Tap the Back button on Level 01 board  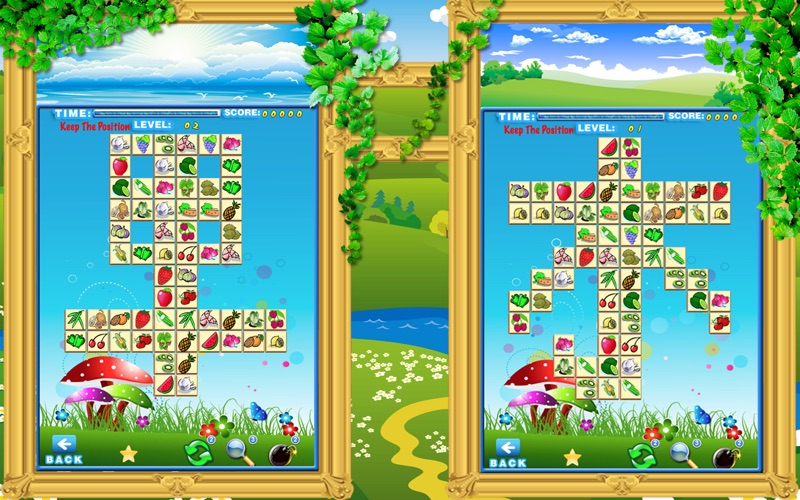tap(507, 453)
